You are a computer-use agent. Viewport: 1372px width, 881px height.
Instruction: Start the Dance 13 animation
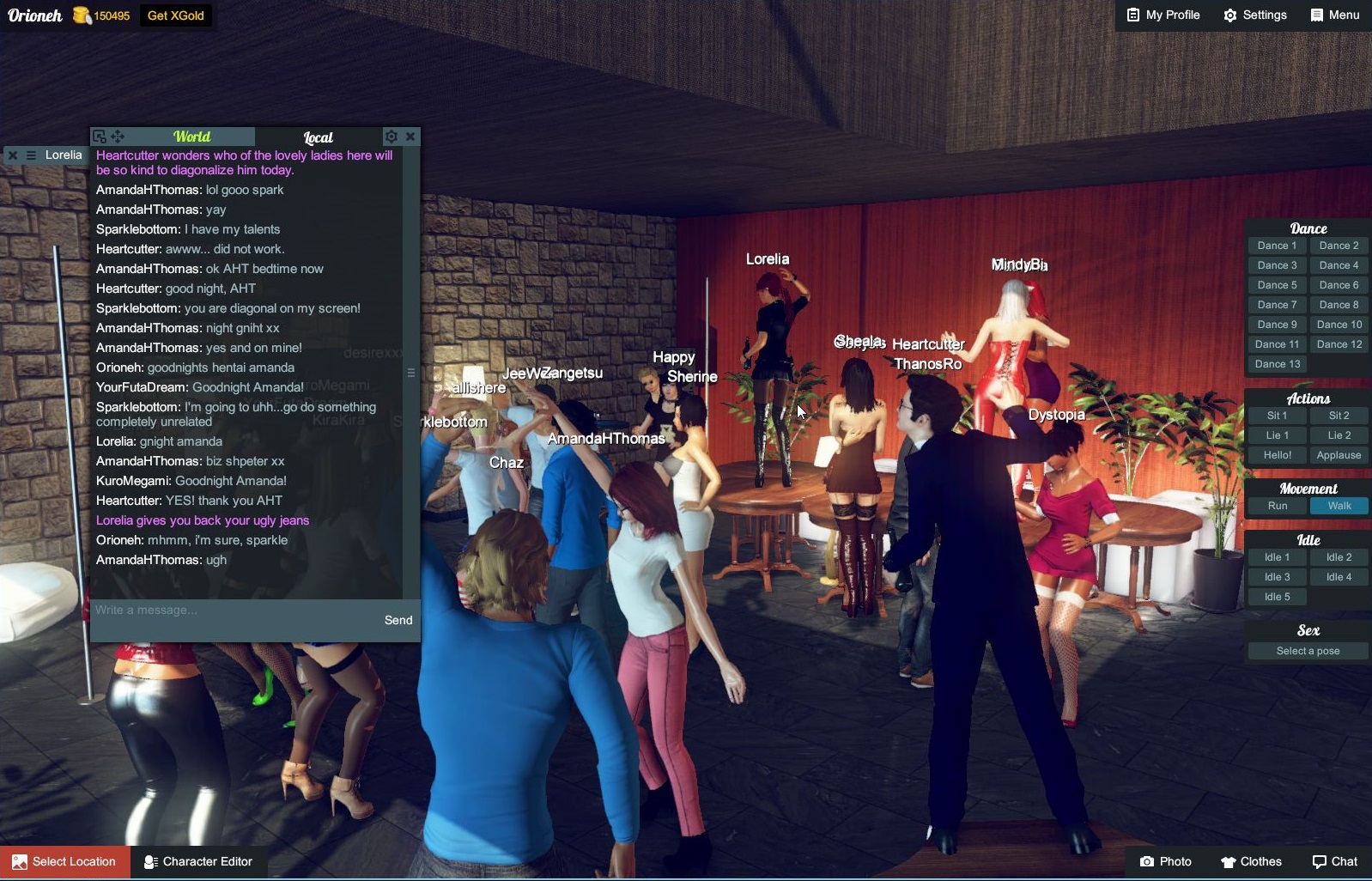1277,364
